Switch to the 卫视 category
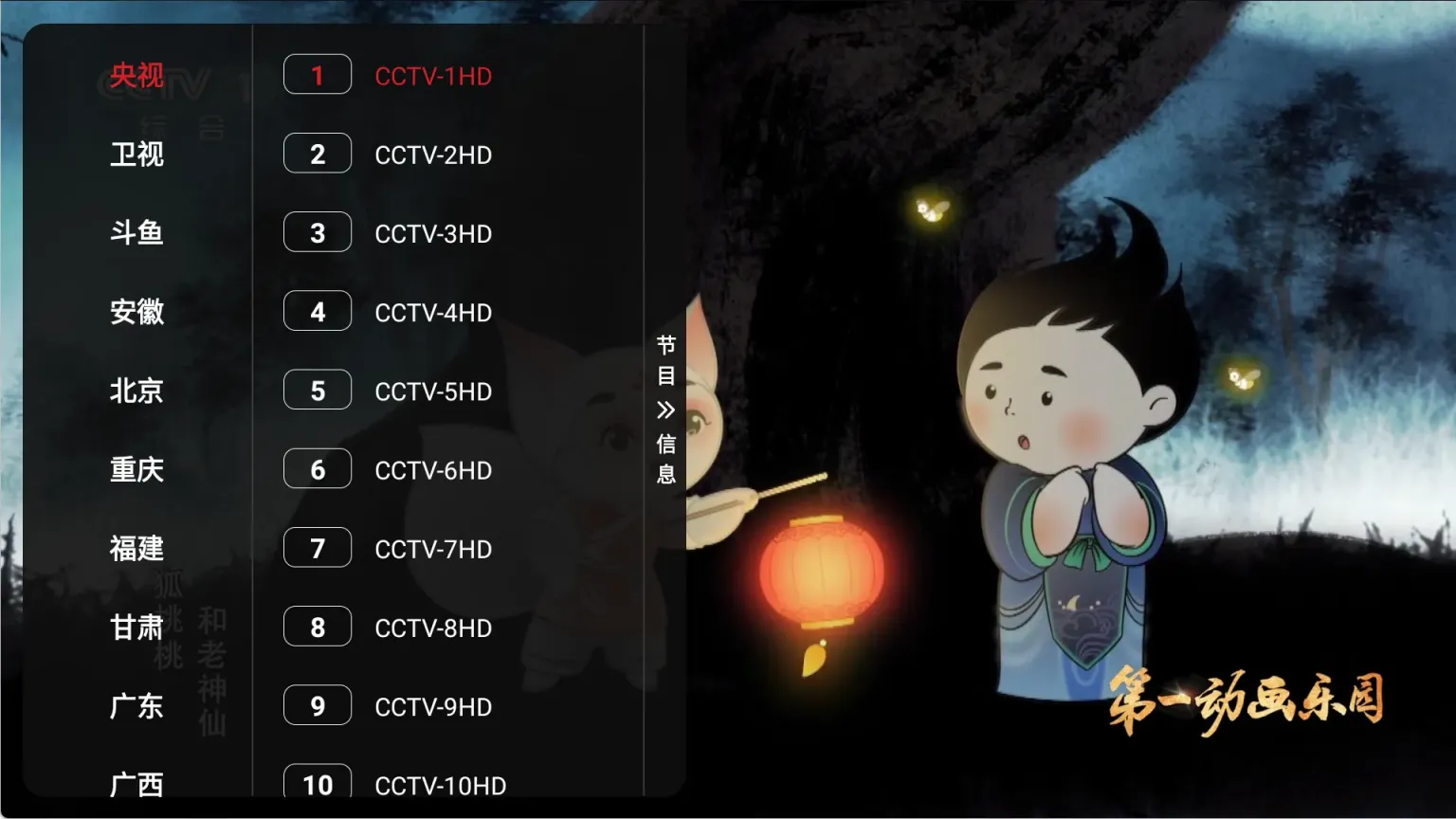Image resolution: width=1456 pixels, height=819 pixels. (x=136, y=155)
